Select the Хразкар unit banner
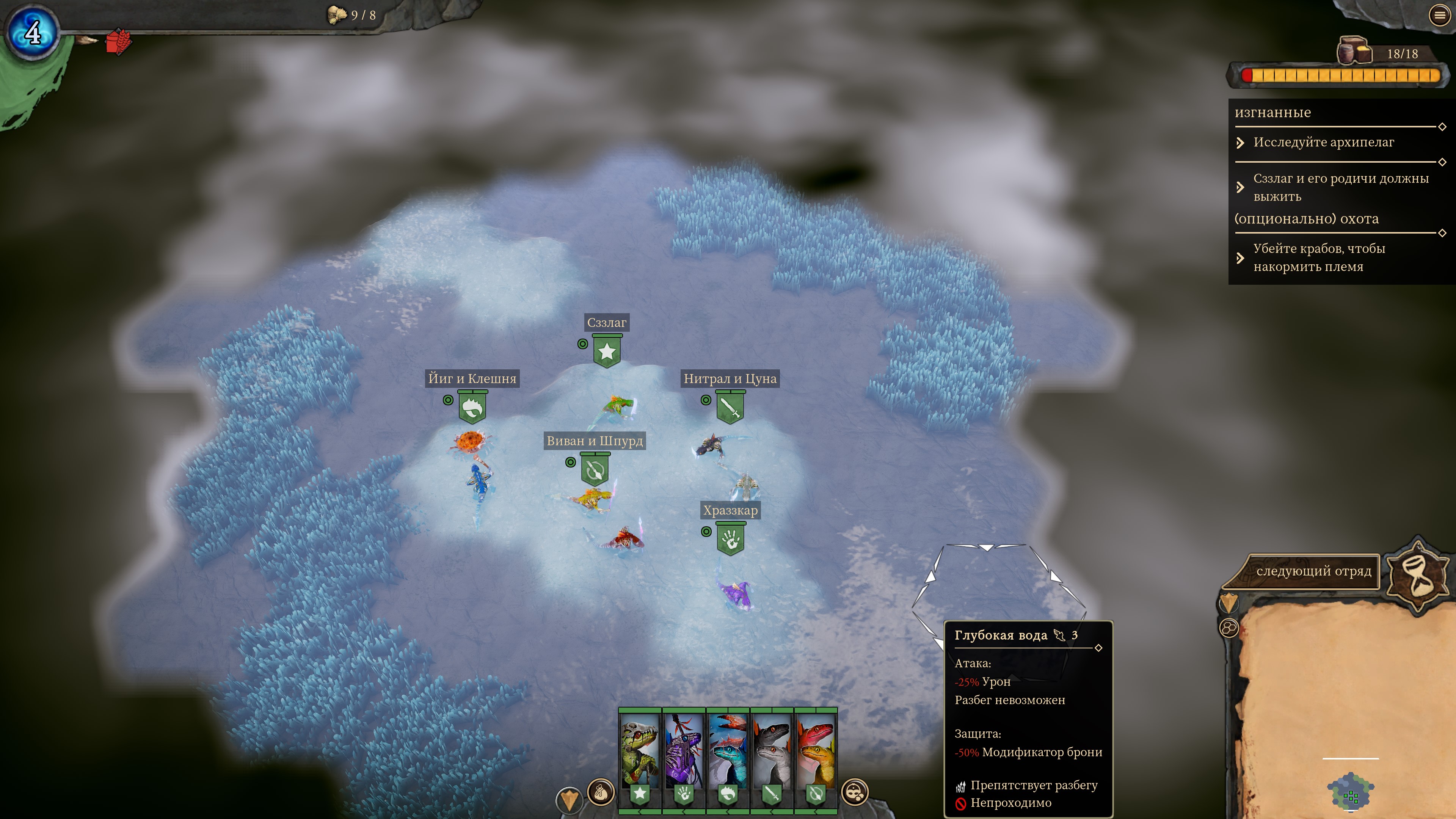 pos(730,539)
